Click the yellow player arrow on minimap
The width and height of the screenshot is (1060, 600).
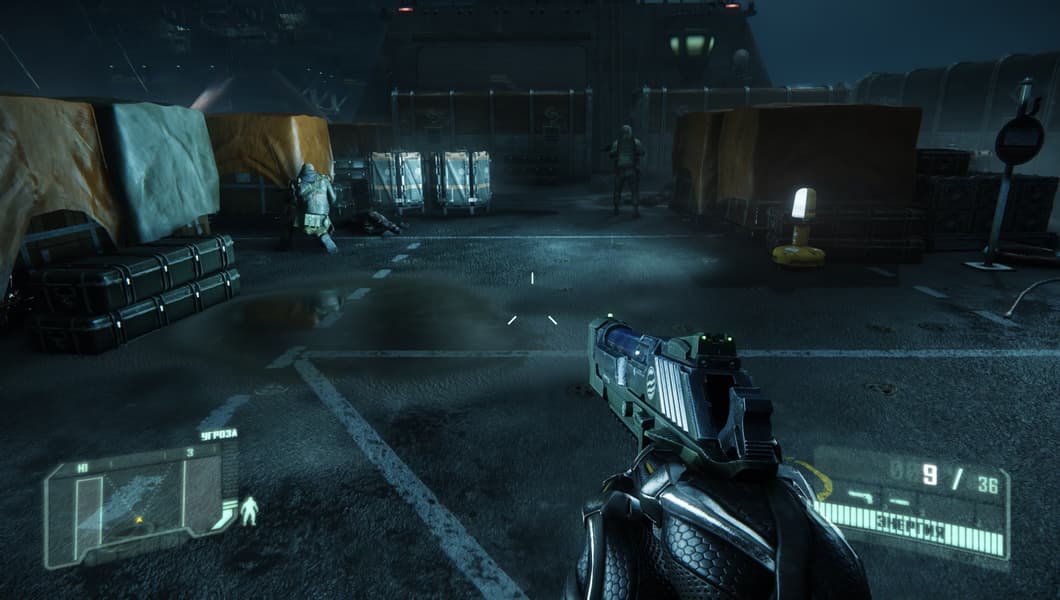point(139,518)
